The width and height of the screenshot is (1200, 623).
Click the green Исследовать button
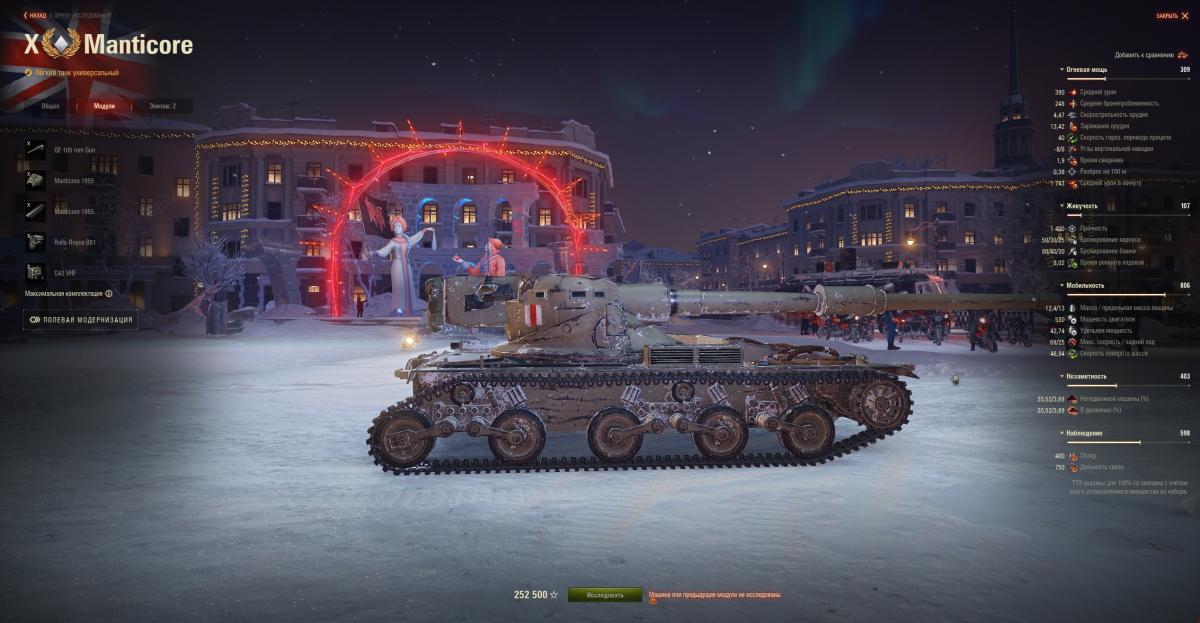605,594
